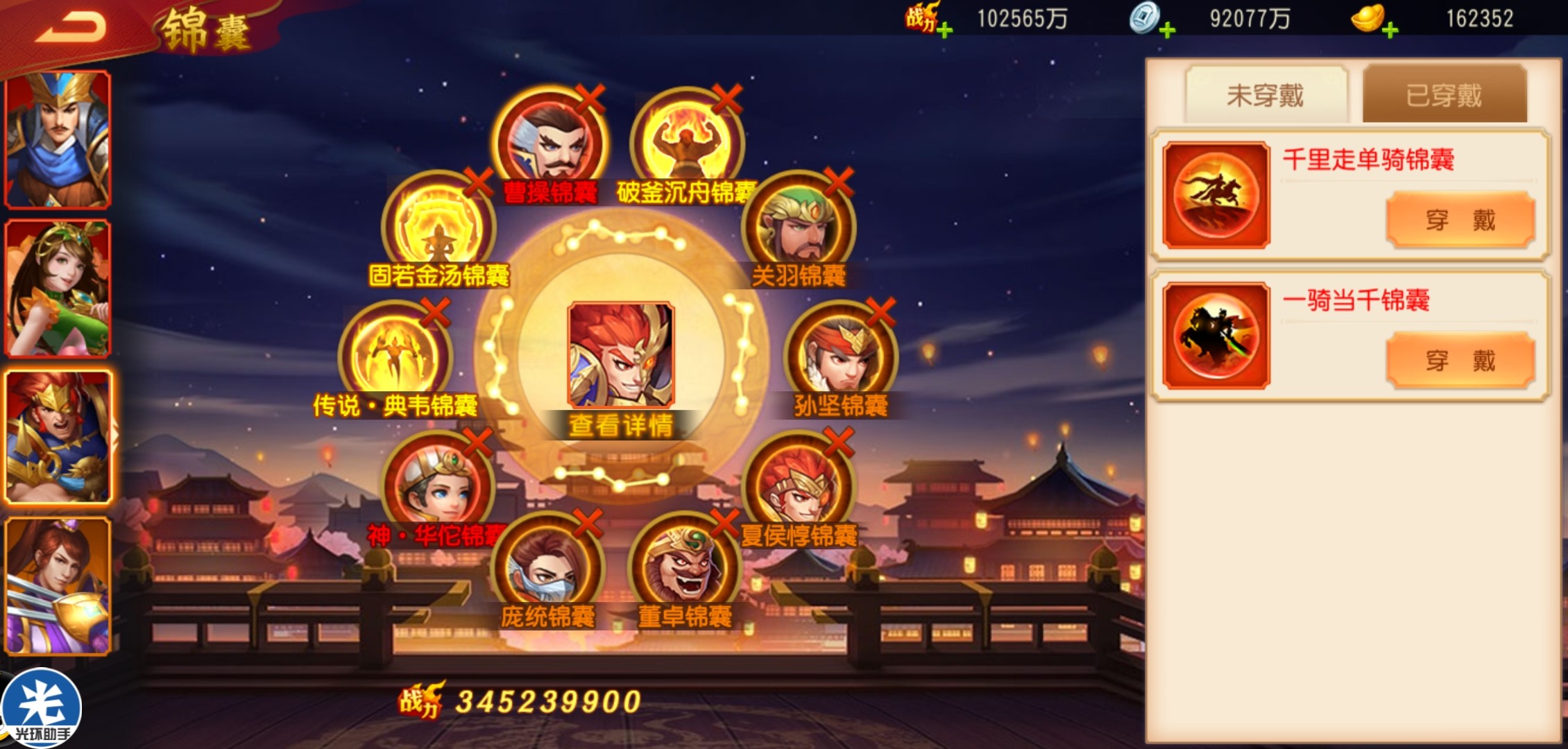
Task: Choose the 庞统锦囊 slot
Action: [548, 569]
